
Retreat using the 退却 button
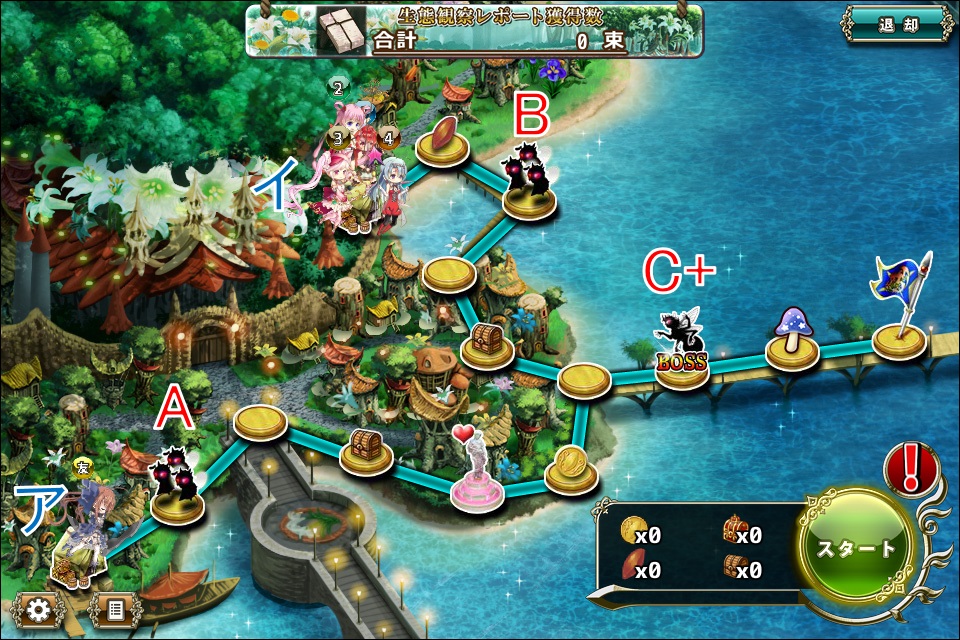(897, 25)
